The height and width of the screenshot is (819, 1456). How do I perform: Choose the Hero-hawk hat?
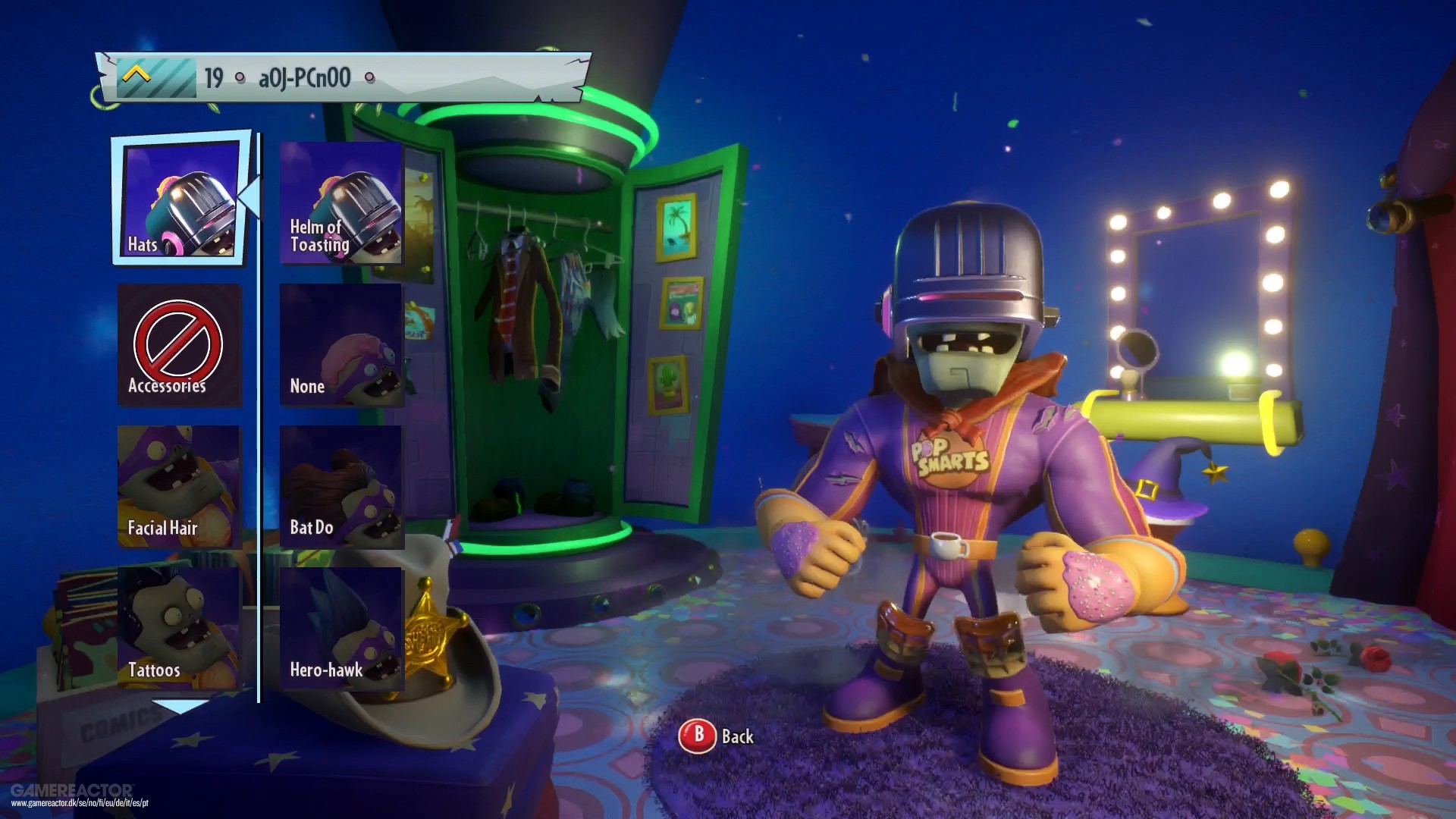point(341,628)
